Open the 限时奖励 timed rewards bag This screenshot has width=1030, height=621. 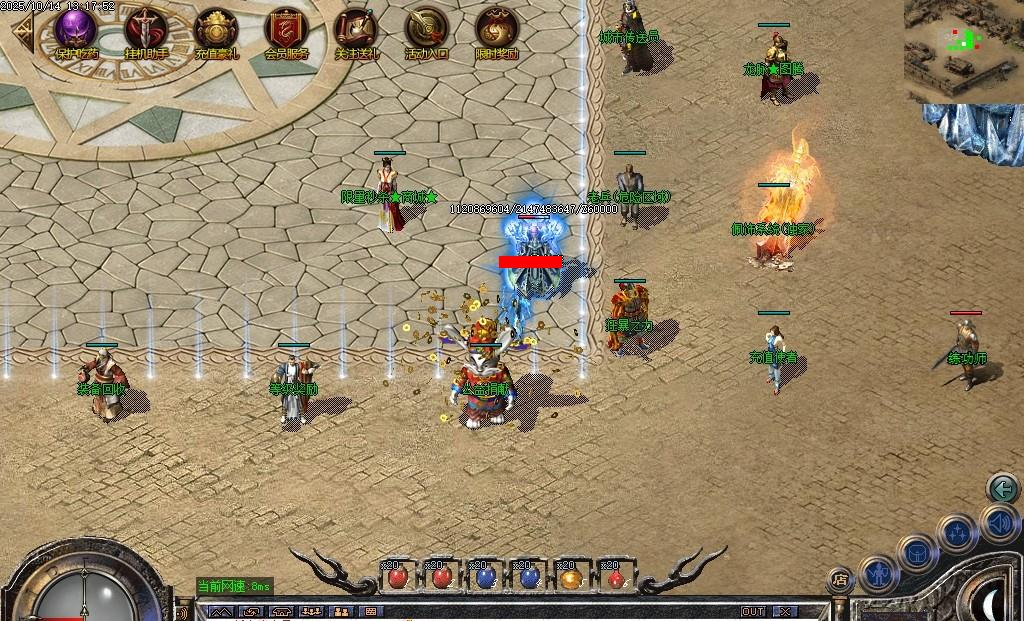pos(496,30)
